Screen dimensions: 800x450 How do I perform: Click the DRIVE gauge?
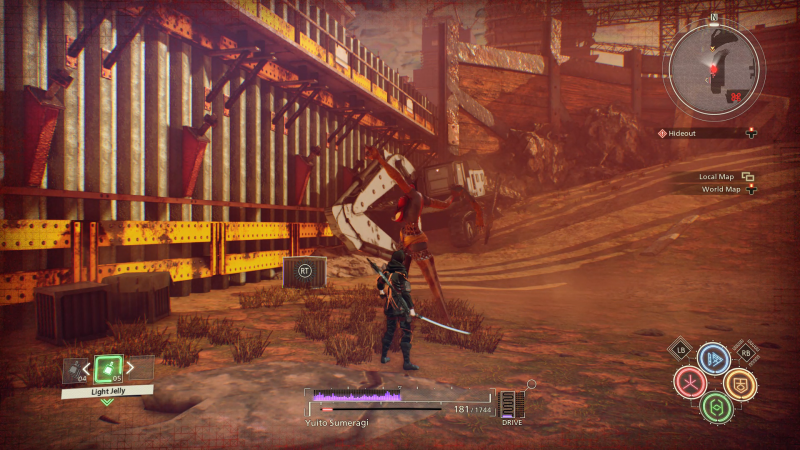click(512, 405)
